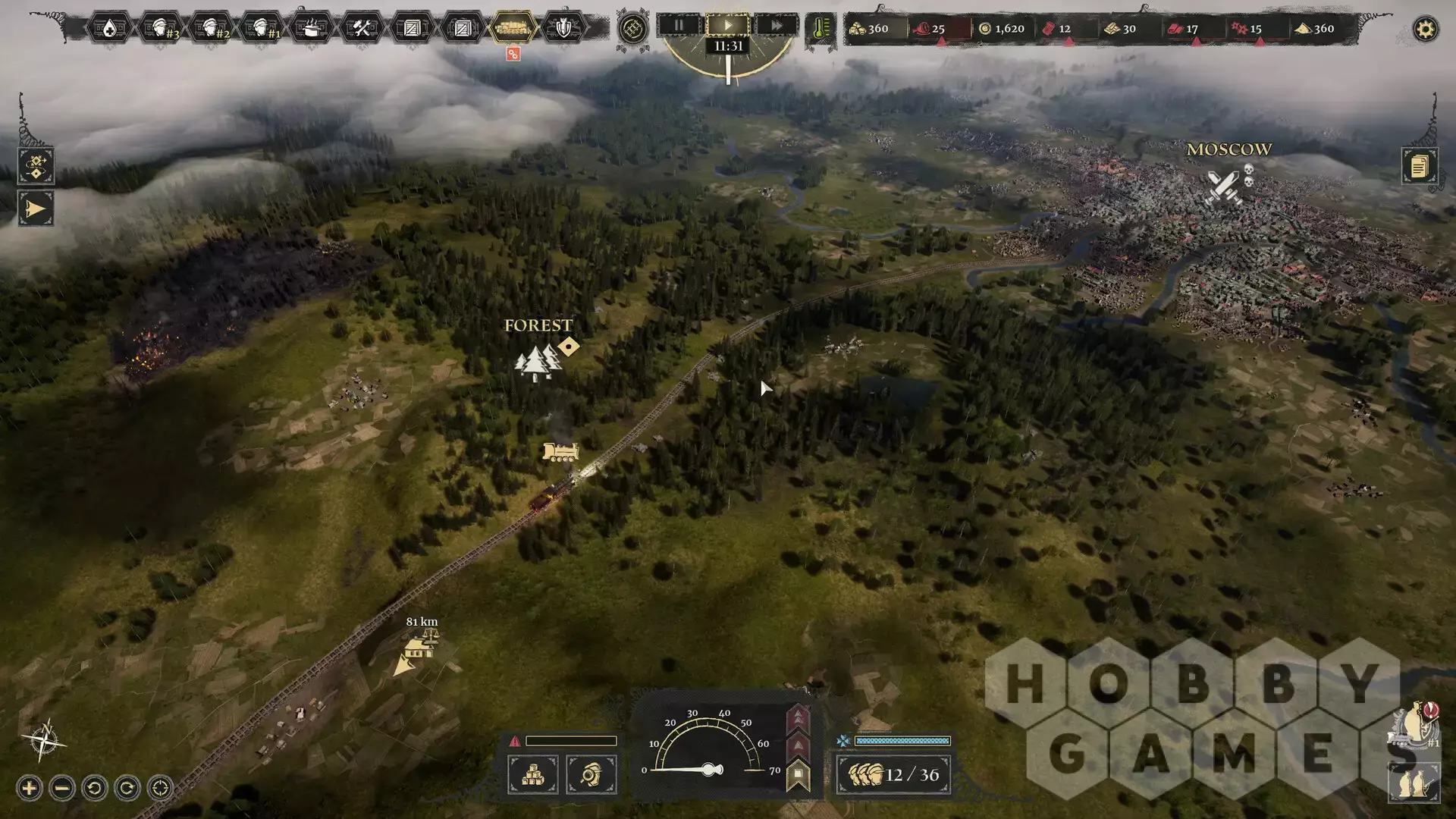Open the armored wagon with the shield icon
1456x819 pixels.
point(563,29)
